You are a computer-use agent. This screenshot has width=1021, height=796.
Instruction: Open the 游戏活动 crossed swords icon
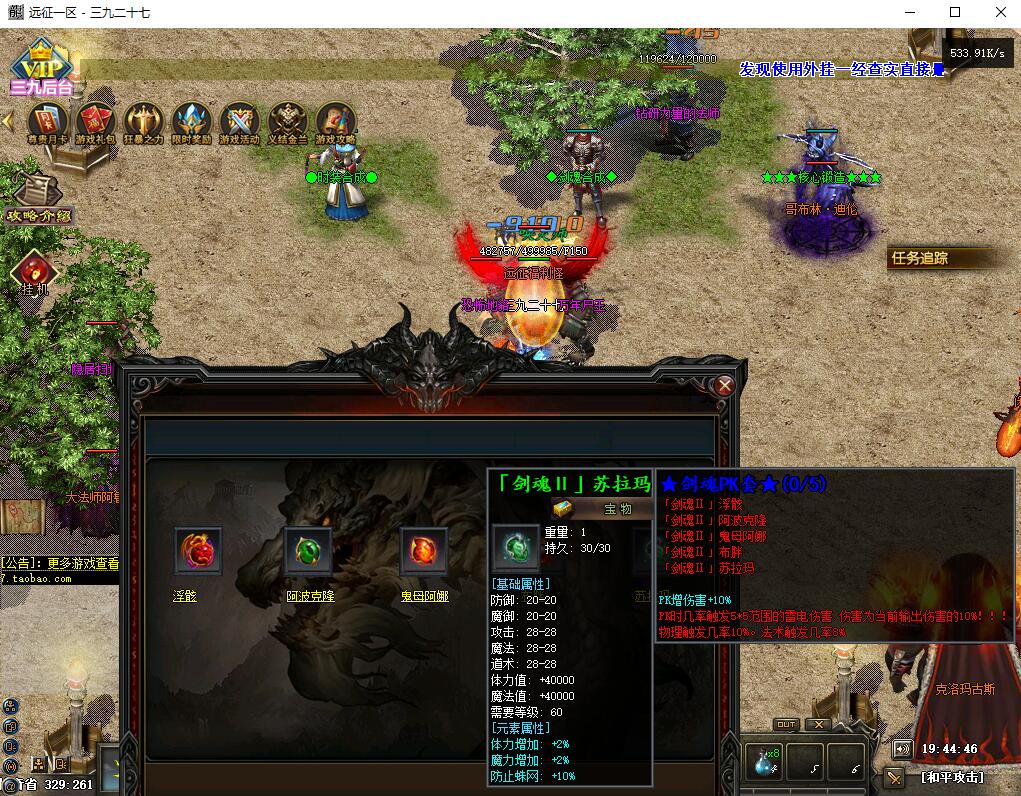(x=239, y=122)
